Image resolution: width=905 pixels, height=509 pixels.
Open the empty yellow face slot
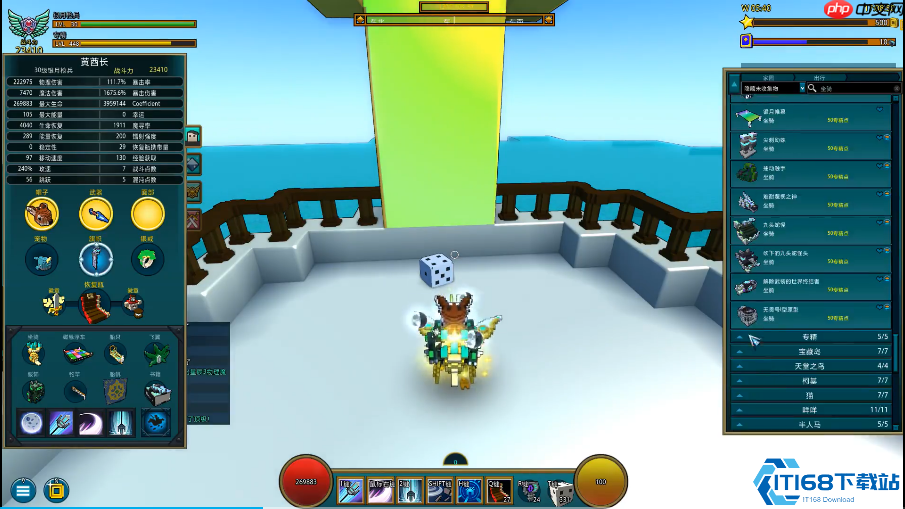148,213
